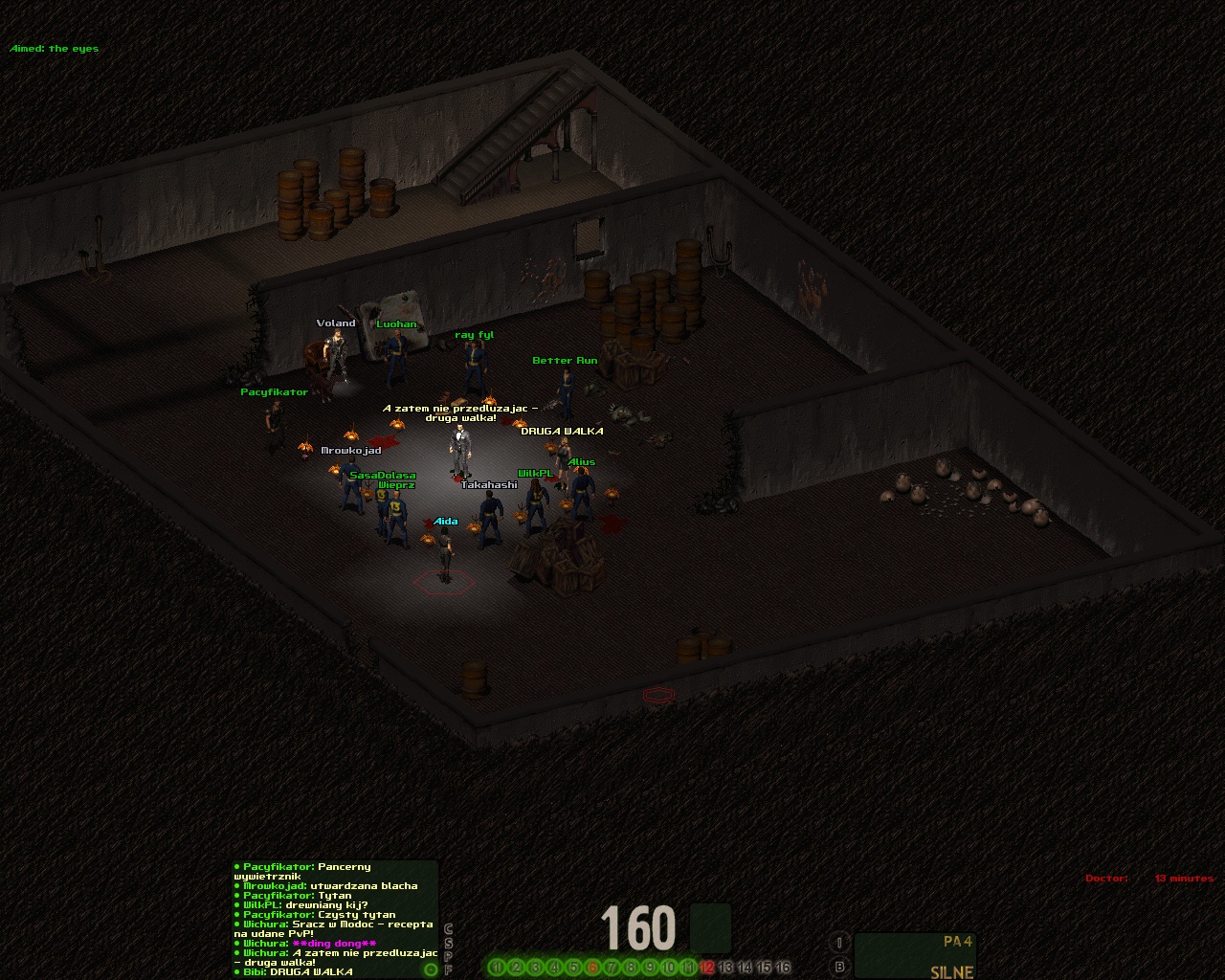Viewport: 1225px width, 980px height.
Task: Click the chat message log panel
Action: coord(335,918)
